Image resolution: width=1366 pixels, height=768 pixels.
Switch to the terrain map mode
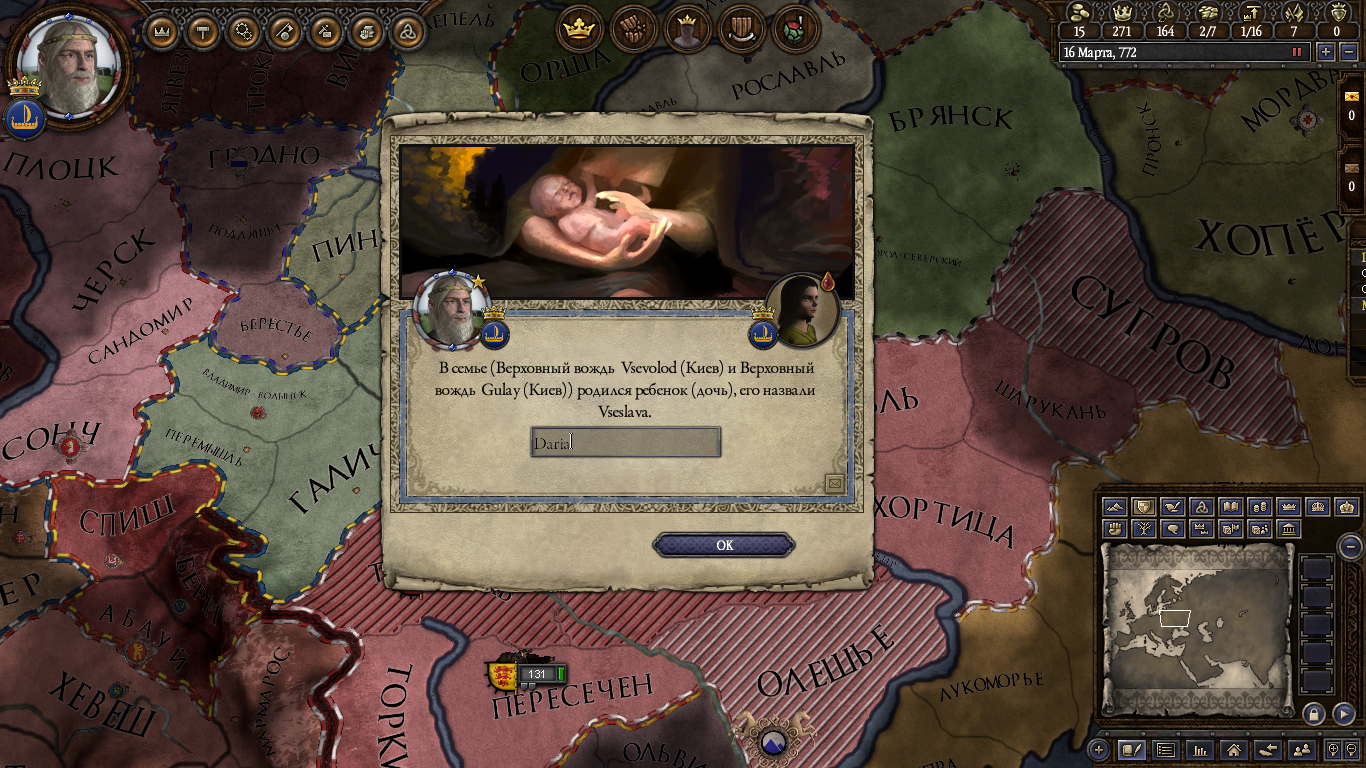pyautogui.click(x=1115, y=508)
